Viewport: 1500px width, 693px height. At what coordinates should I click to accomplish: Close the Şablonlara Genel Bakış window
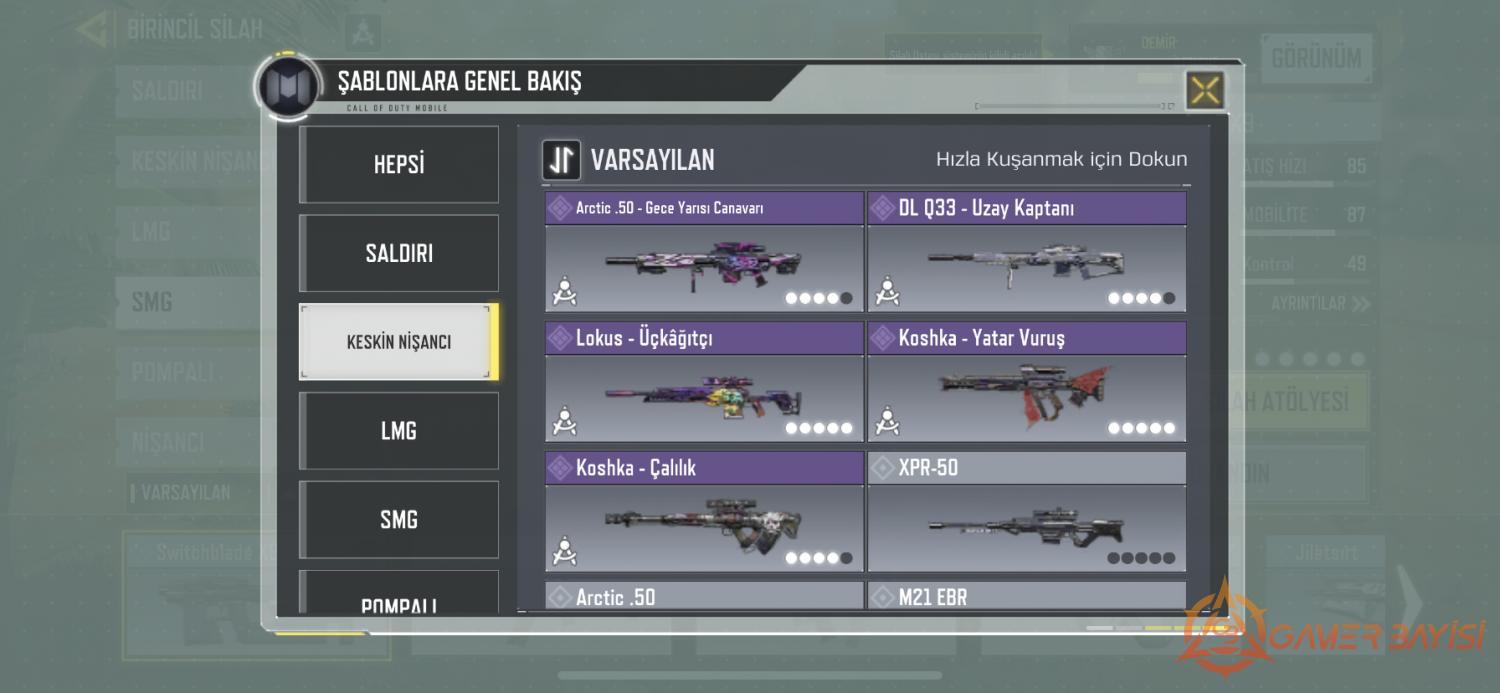[1205, 91]
